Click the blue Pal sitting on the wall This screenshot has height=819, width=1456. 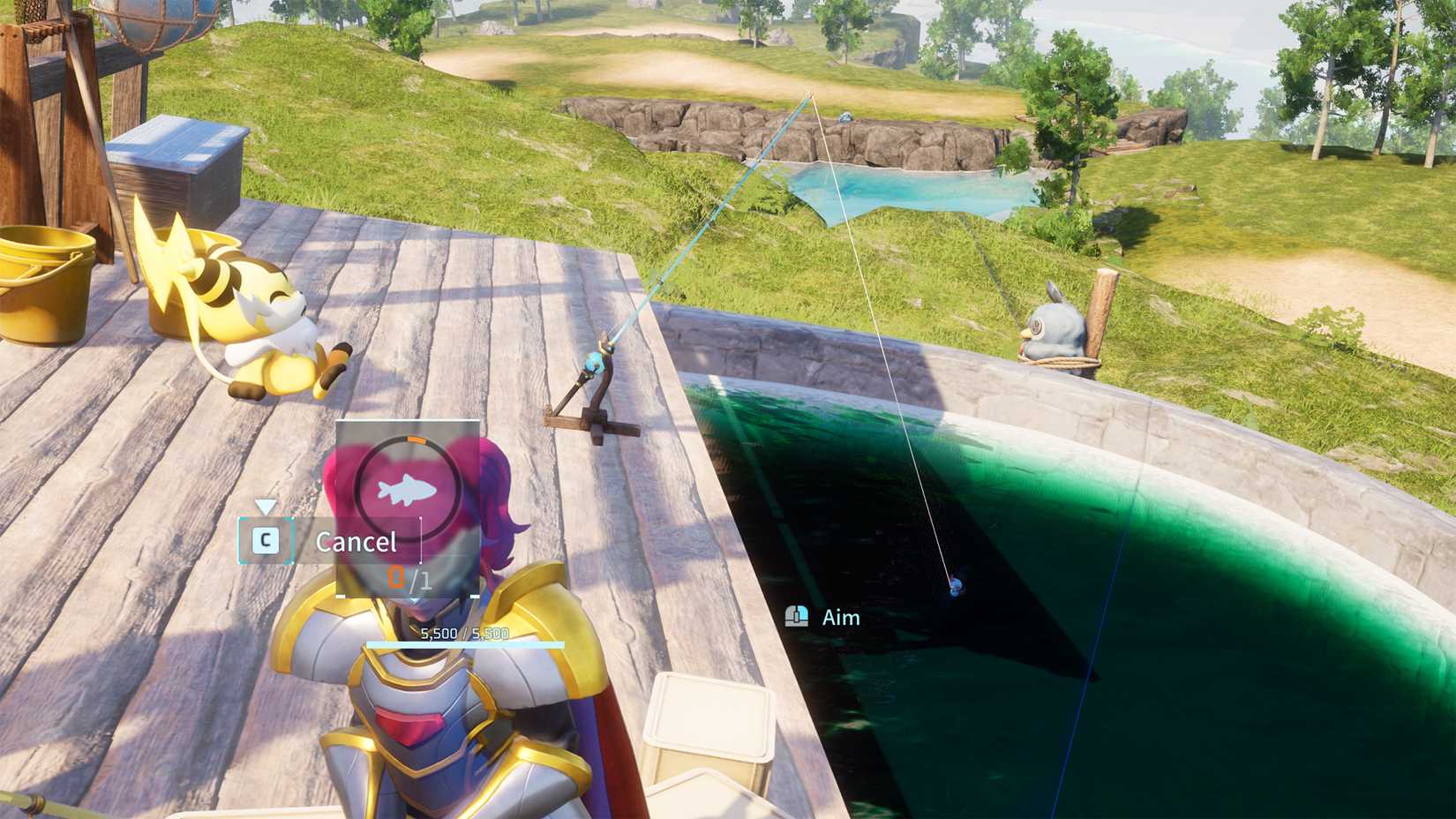click(1054, 327)
